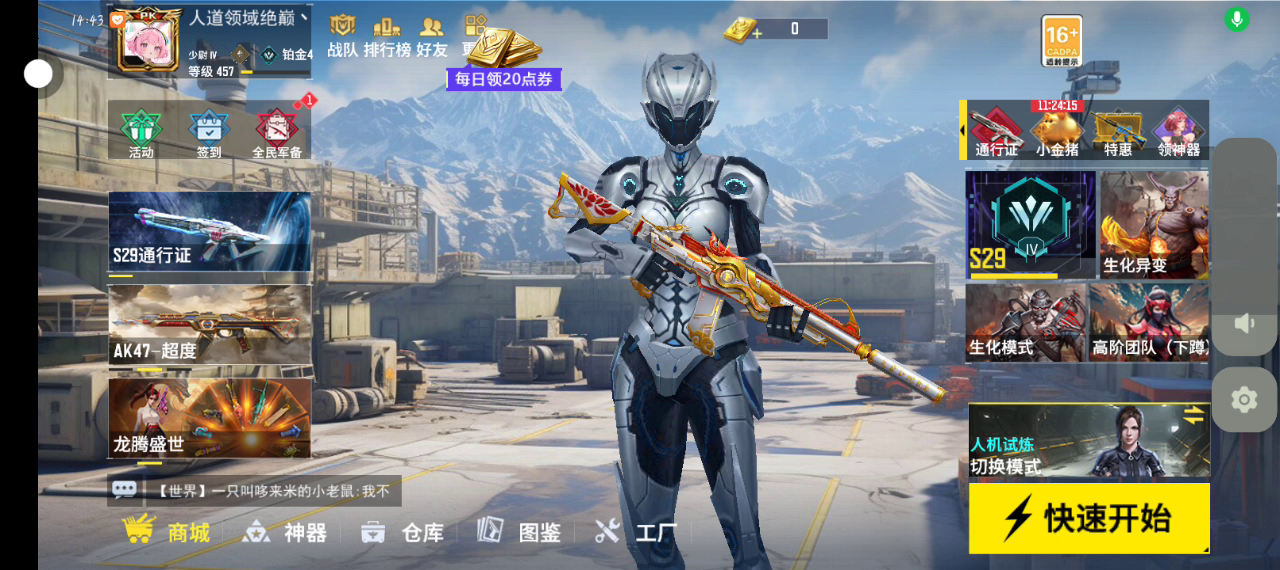Open the 龙腾盛世 event banner
The height and width of the screenshot is (570, 1280).
point(210,418)
